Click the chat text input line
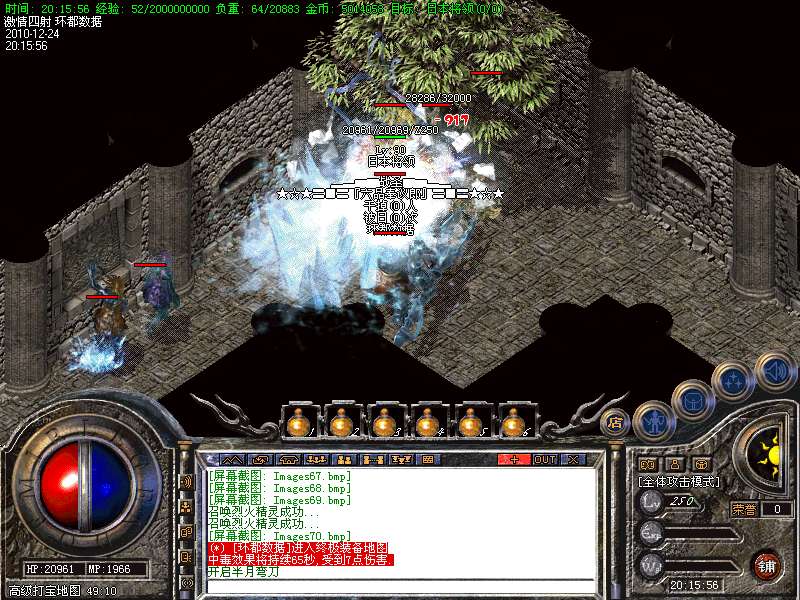This screenshot has width=800, height=600. pyautogui.click(x=400, y=585)
